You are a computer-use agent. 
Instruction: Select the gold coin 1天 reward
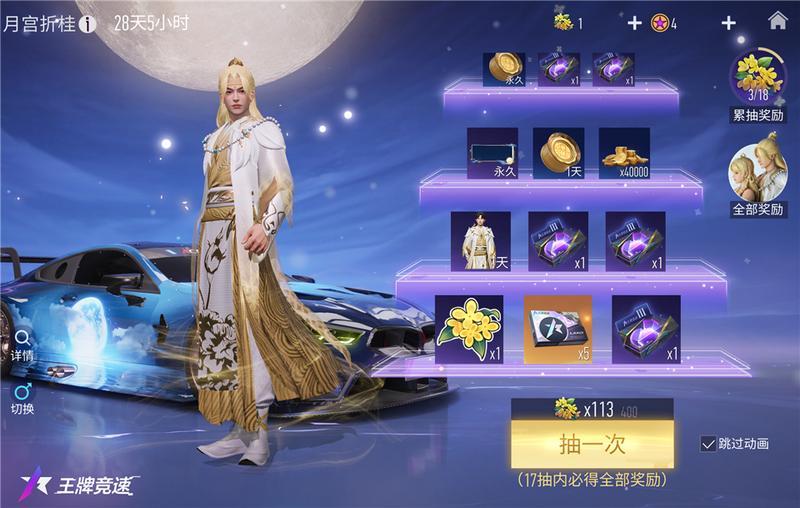[558, 153]
